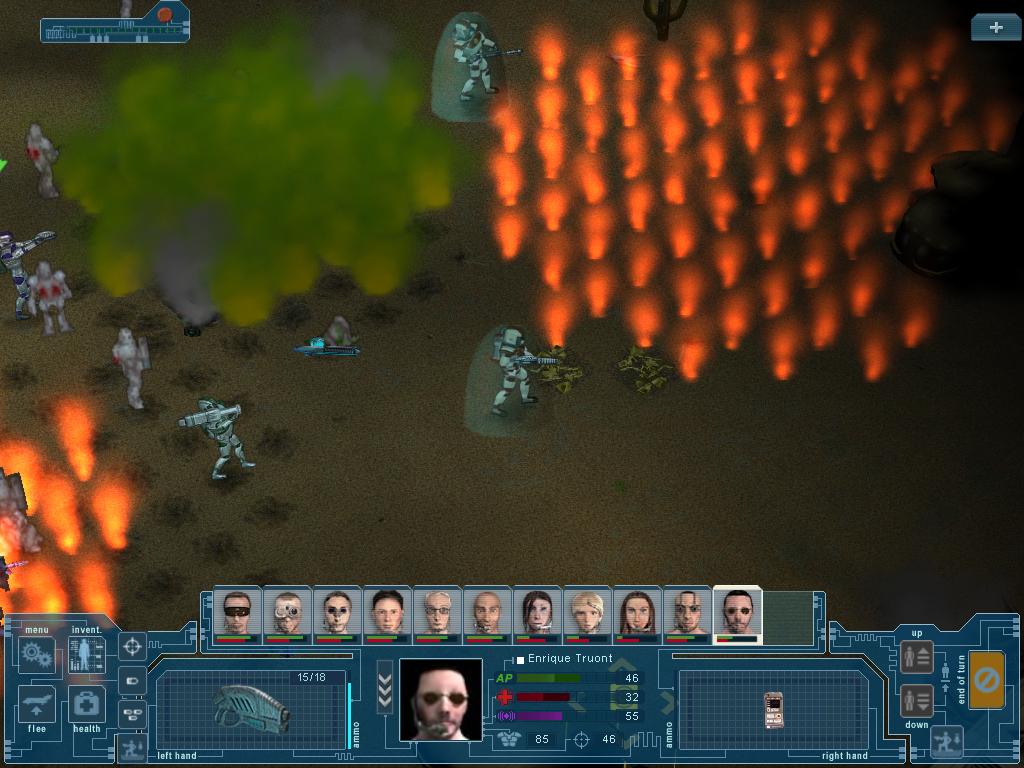Select the grey-haired soldier with glasses
Screen dimensions: 1024x768
click(437, 612)
